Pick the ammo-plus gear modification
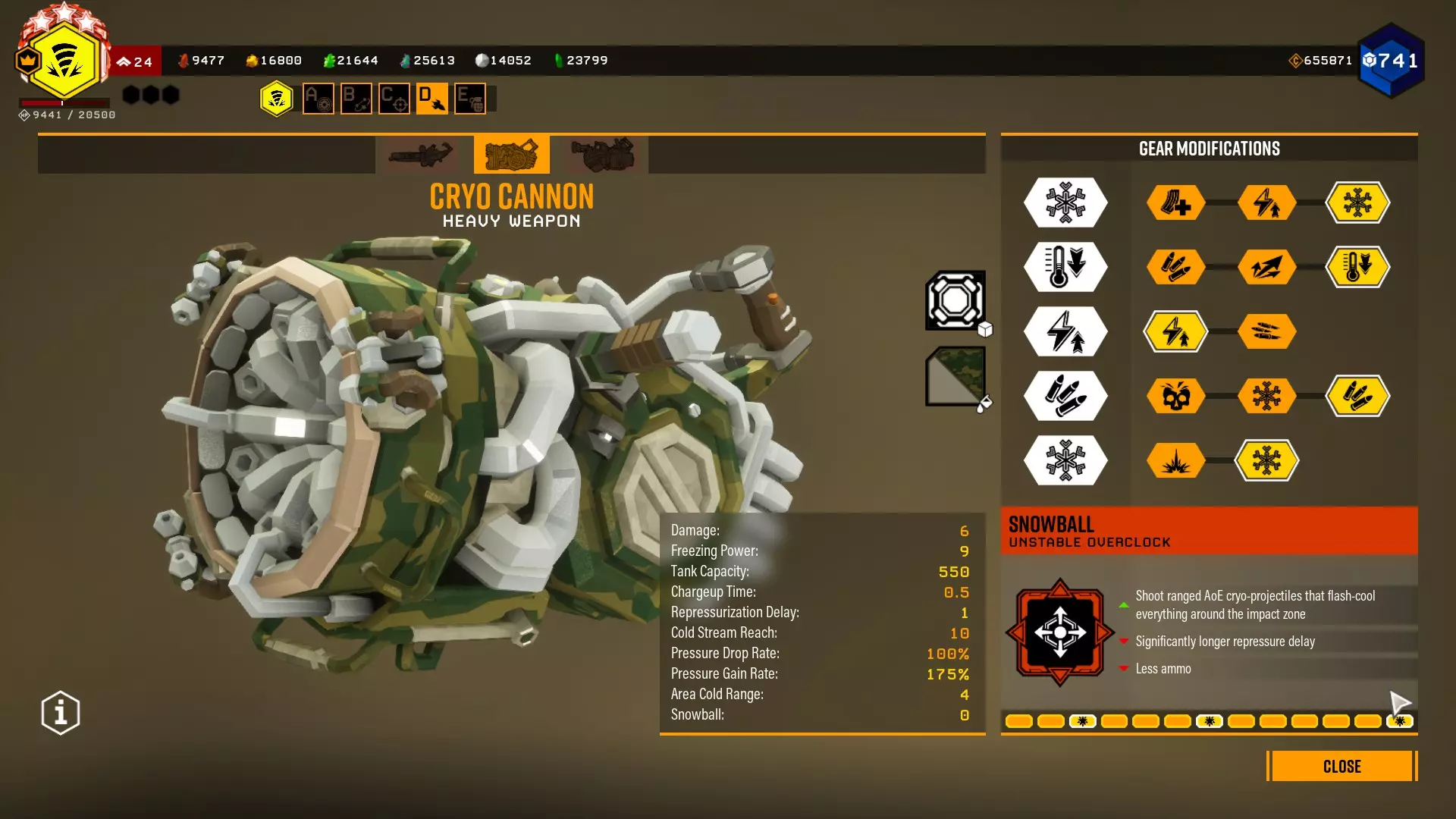Image resolution: width=1456 pixels, height=819 pixels. (x=1175, y=202)
